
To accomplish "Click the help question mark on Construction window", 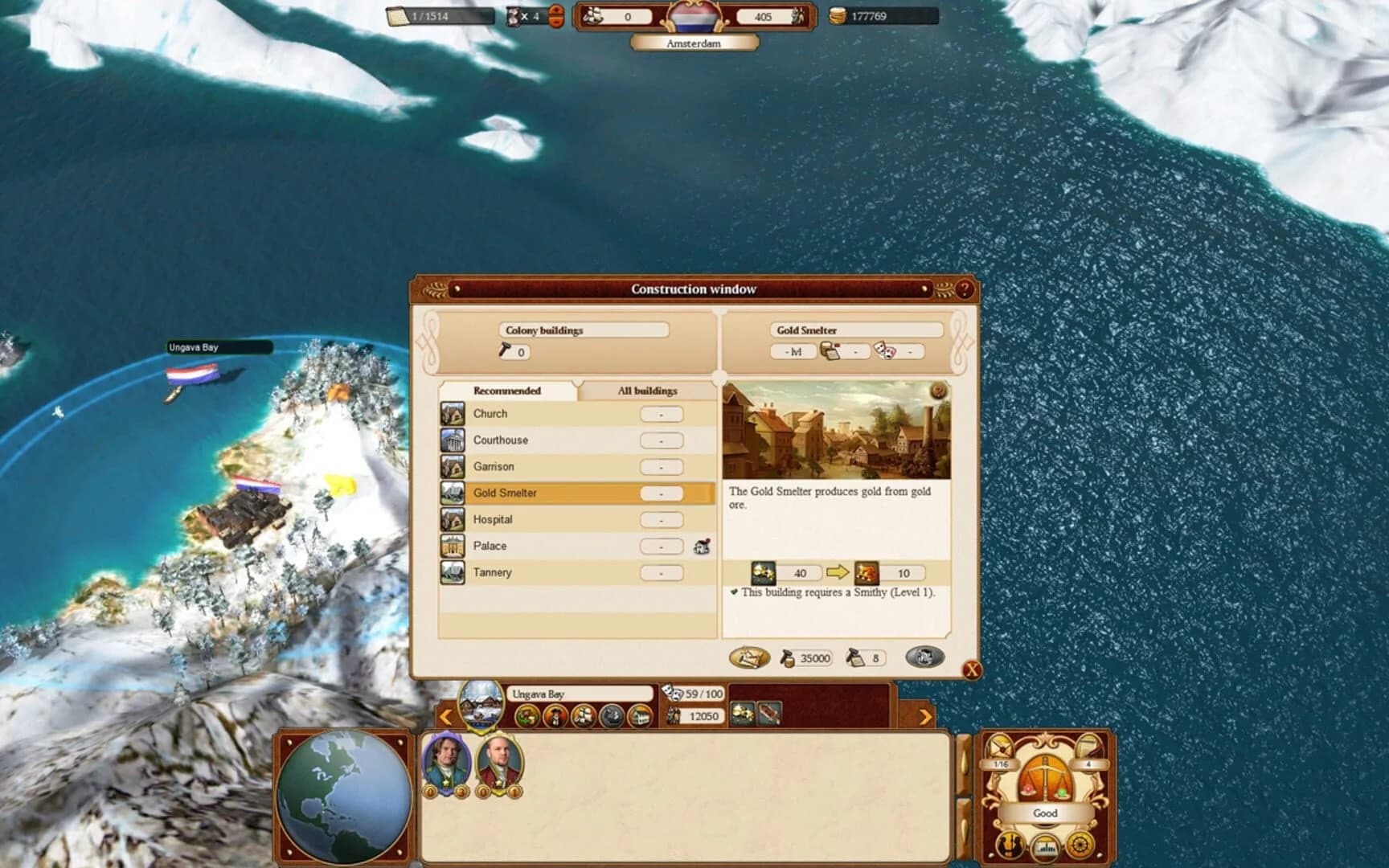I will click(x=964, y=289).
